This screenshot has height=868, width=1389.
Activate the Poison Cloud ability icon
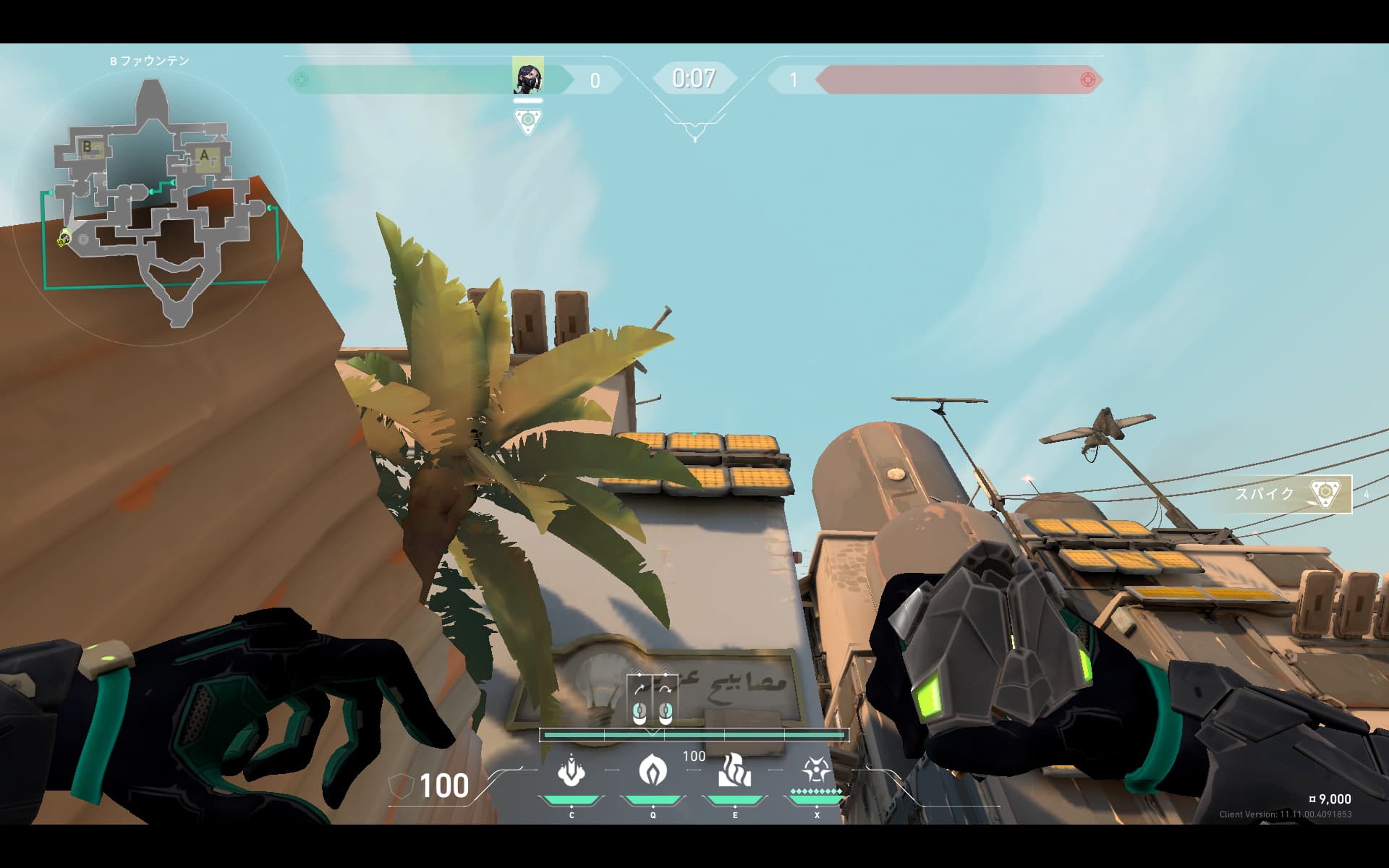[x=653, y=772]
